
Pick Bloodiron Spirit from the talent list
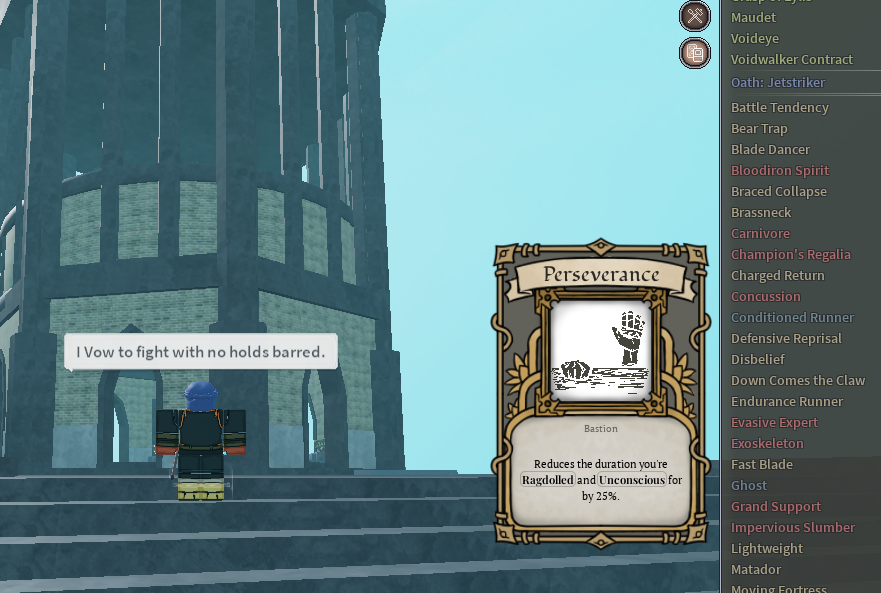point(779,171)
